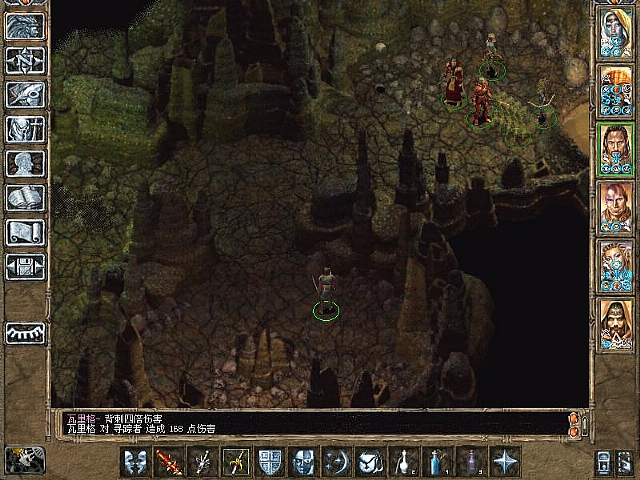640x480 pixels.
Task: Activate the mask-face stealth ability
Action: 303,462
